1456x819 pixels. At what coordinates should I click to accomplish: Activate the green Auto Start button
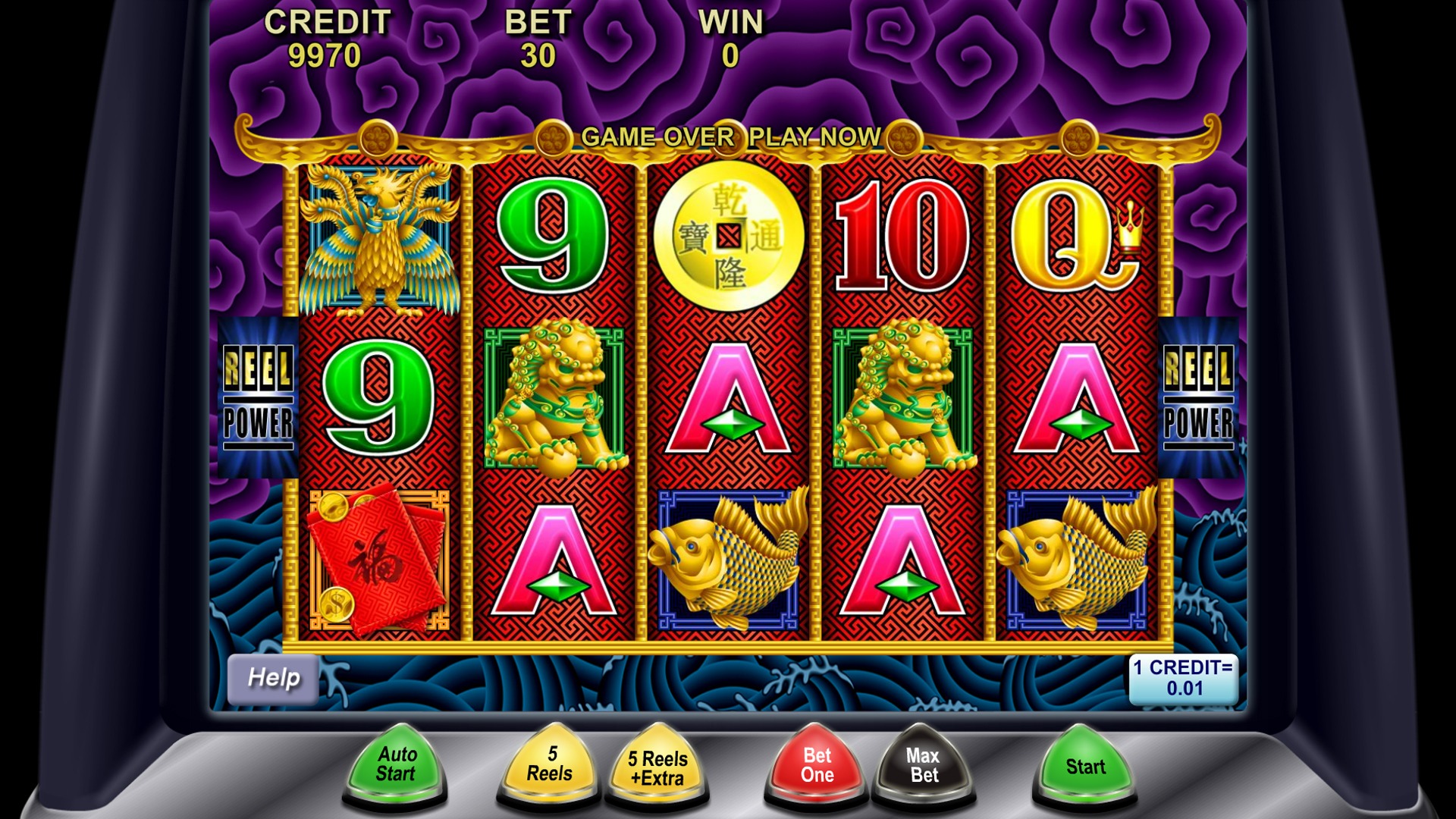[x=395, y=764]
